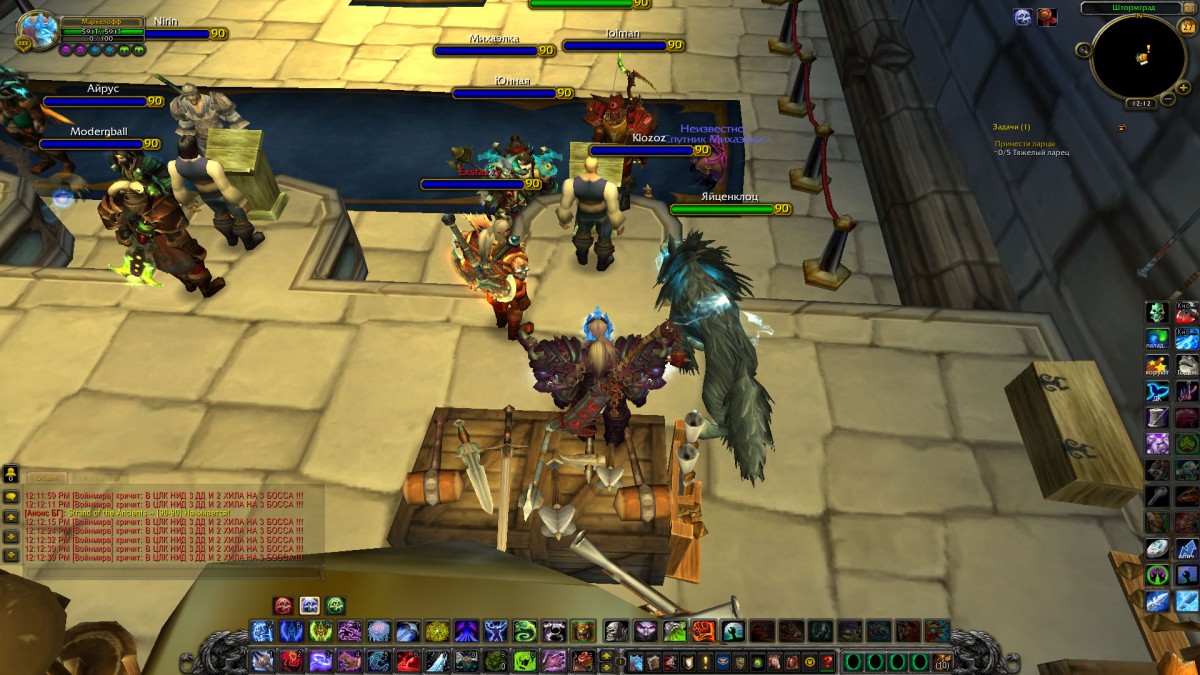
Task: Select the Принести ларцы quest in tracker
Action: coord(1024,143)
